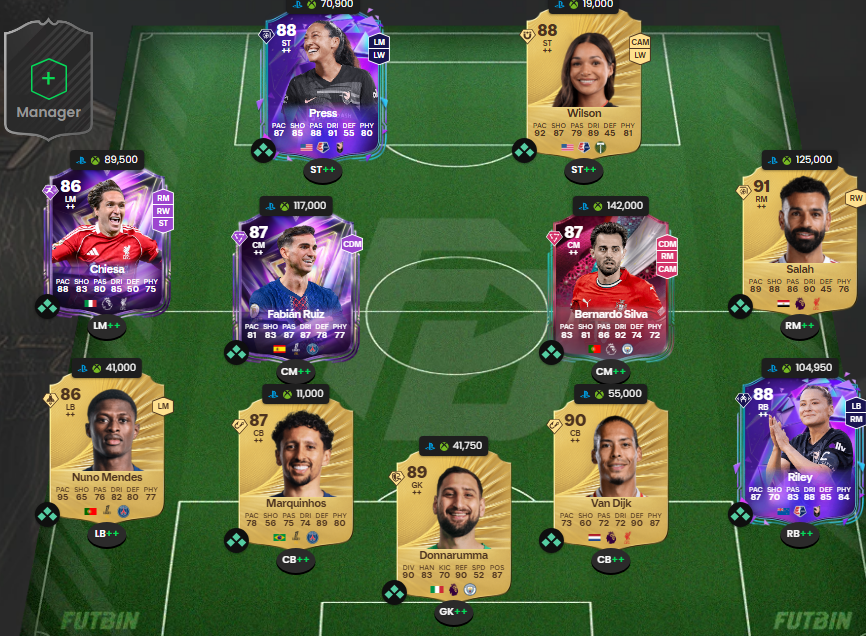
Task: Choose the Wilson striker card
Action: [x=584, y=85]
